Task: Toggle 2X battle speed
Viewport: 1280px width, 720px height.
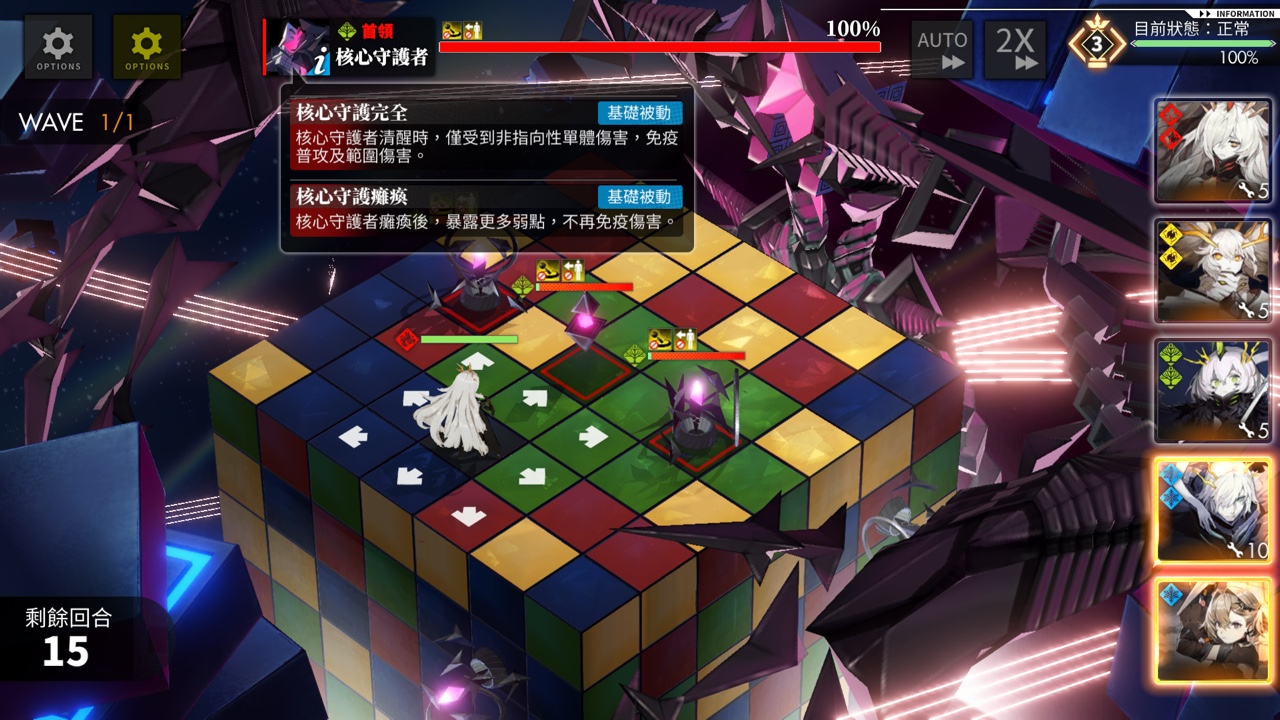Action: [1015, 49]
